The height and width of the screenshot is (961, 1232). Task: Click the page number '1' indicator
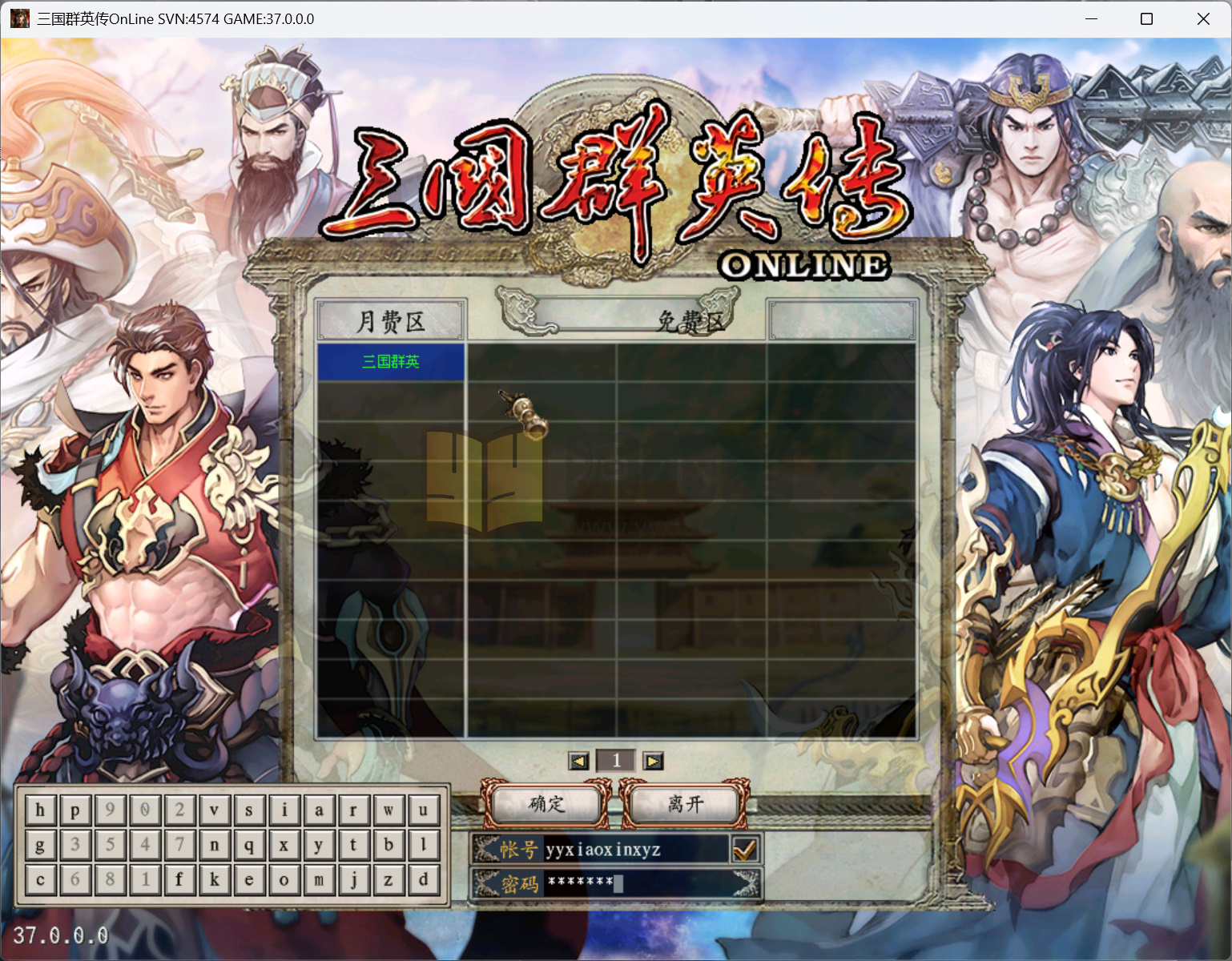616,761
